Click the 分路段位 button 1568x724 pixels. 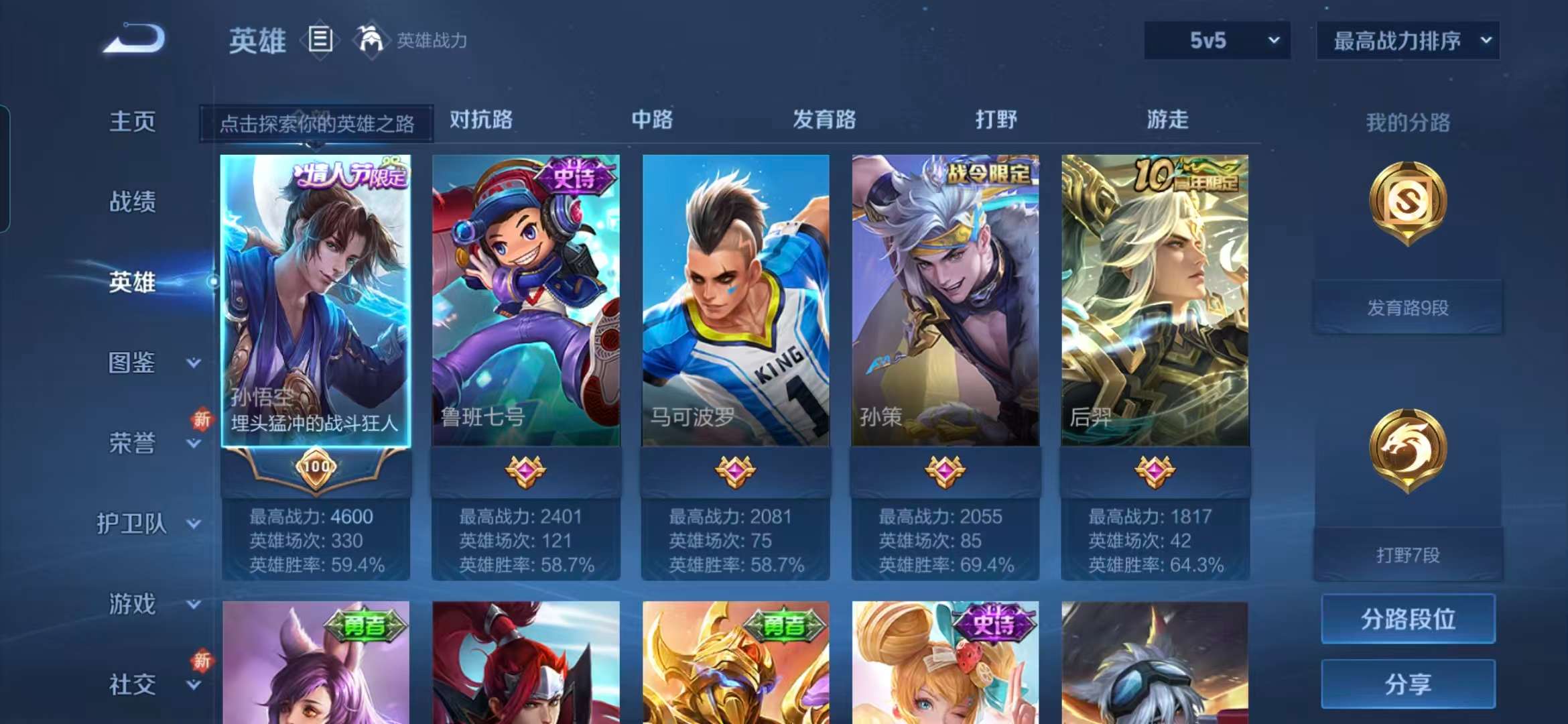(x=1407, y=620)
